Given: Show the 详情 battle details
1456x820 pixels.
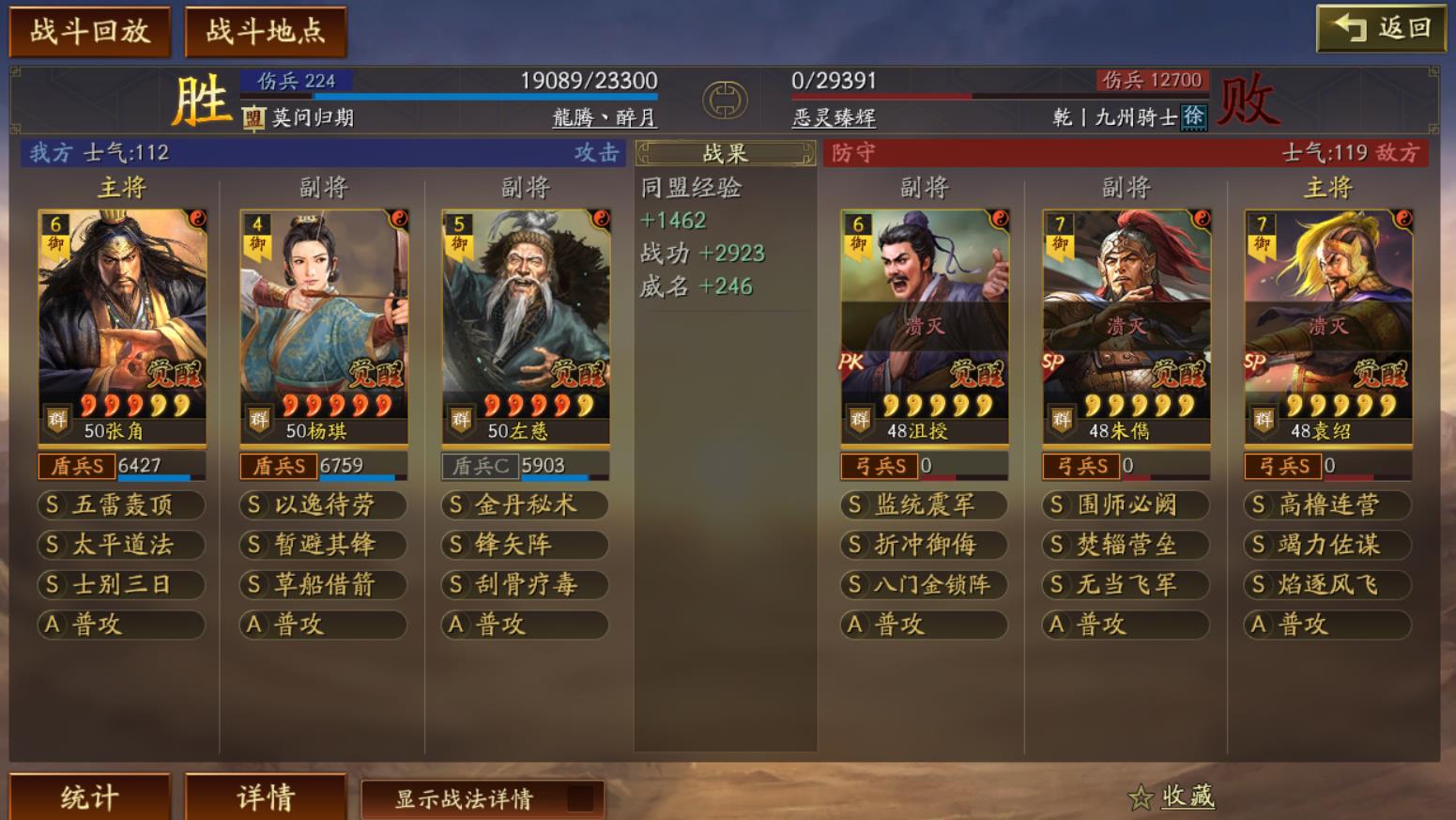Looking at the screenshot, I should pos(266,797).
